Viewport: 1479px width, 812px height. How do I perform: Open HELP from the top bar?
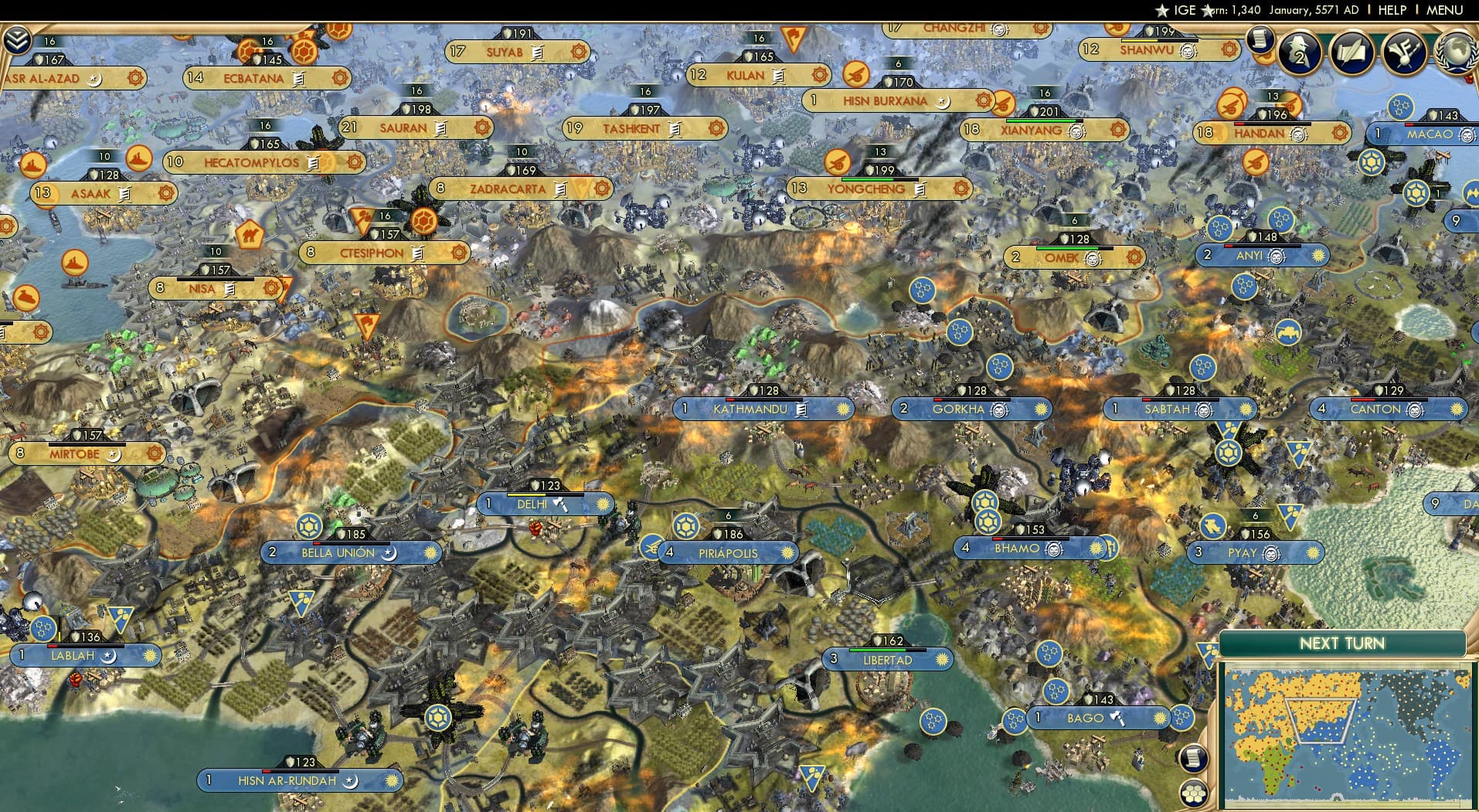click(1391, 10)
